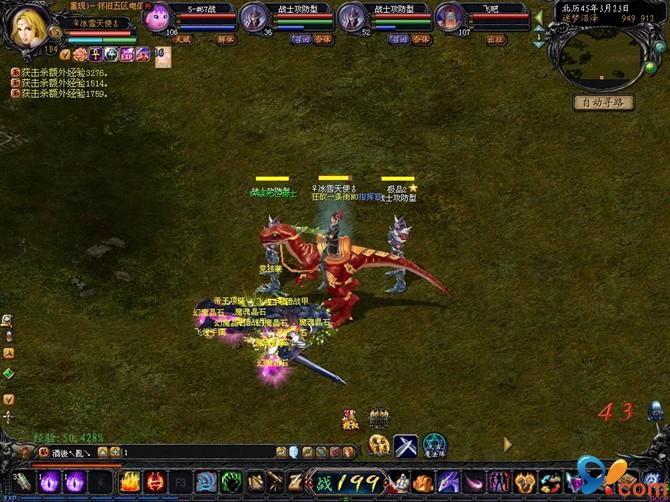
Task: Activate the crossed swords attack icon
Action: 406,445
